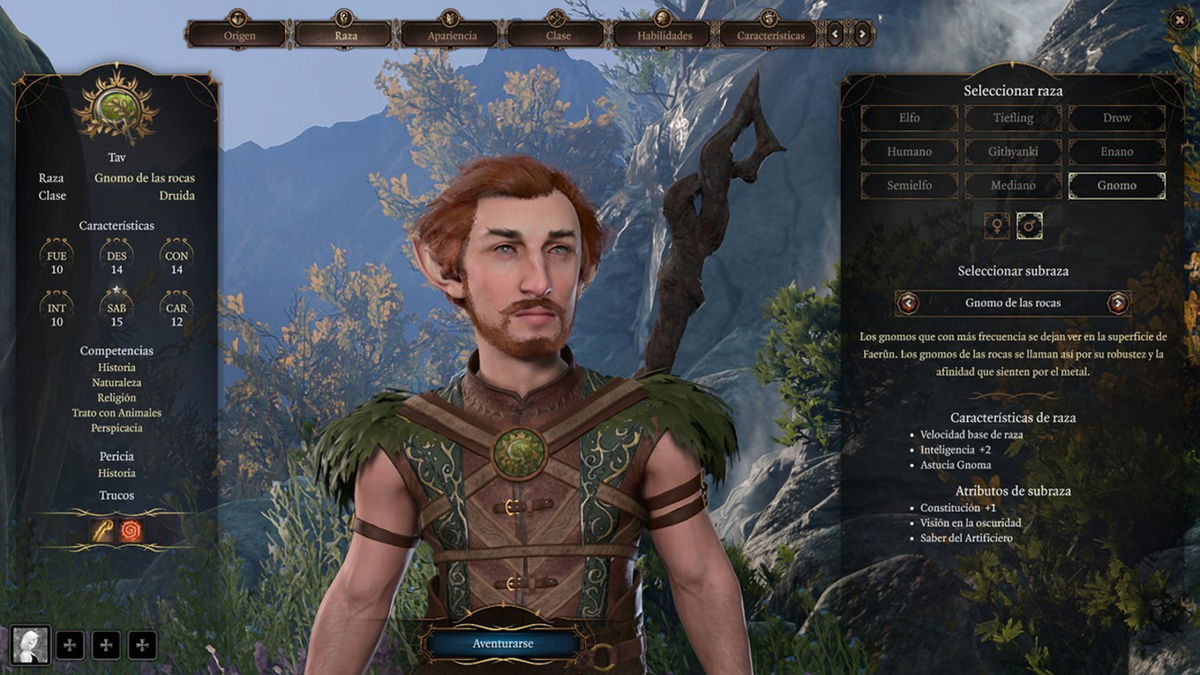Pick the Drow race
This screenshot has width=1200, height=675.
[x=1117, y=118]
